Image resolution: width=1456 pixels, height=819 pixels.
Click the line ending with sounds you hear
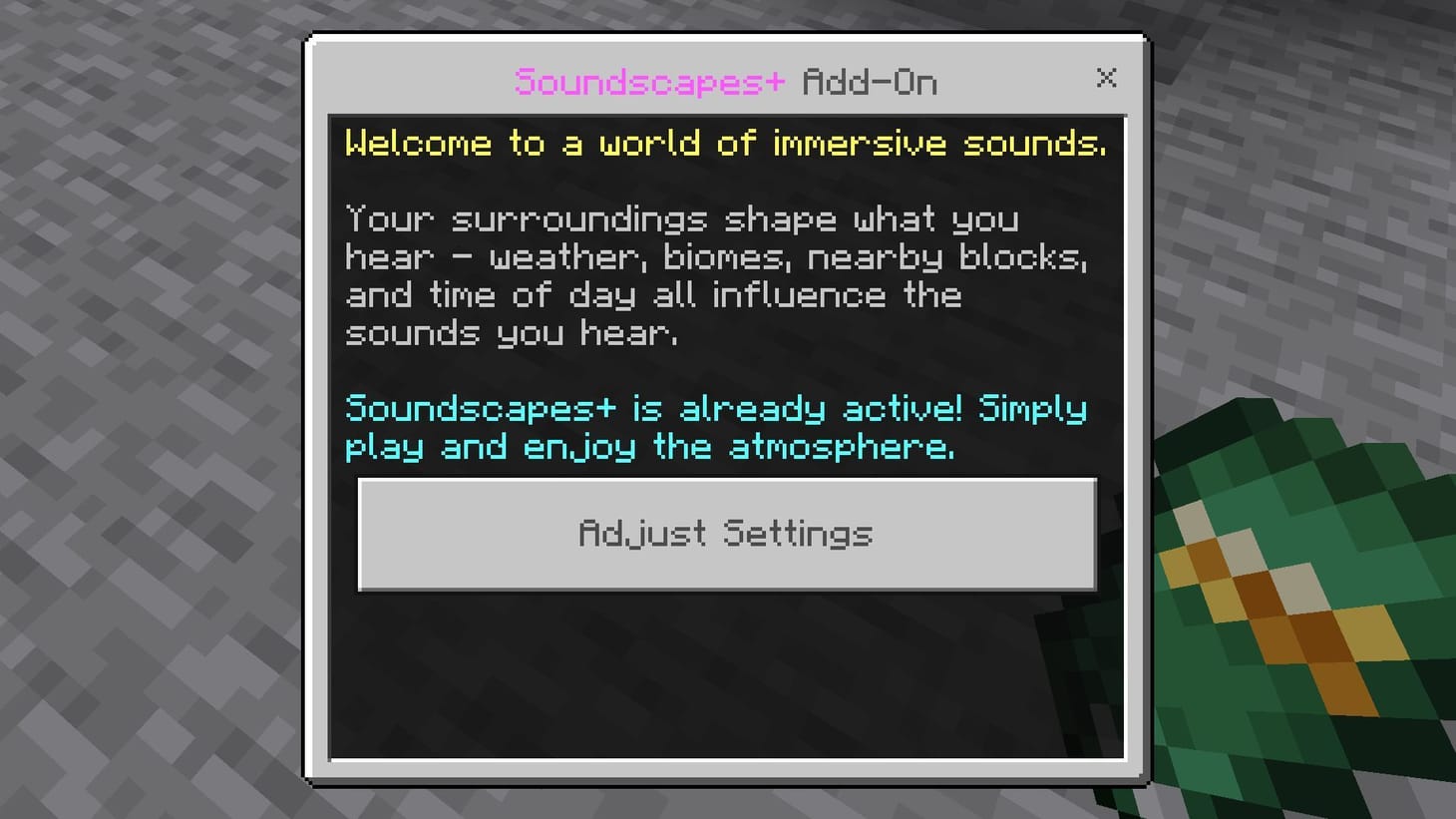click(x=512, y=332)
